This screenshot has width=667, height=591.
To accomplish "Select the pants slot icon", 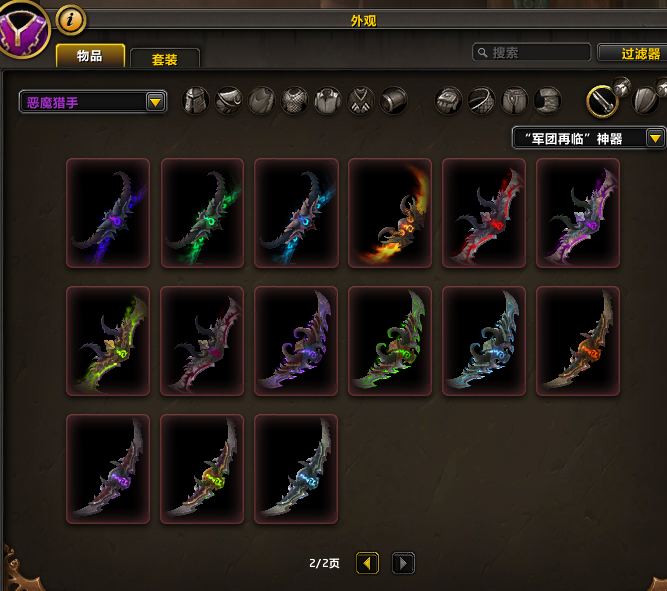I will (515, 100).
